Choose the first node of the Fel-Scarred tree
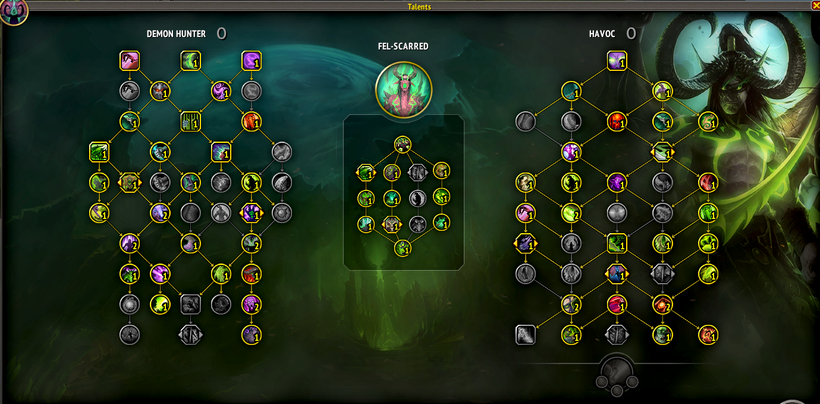This screenshot has height=404, width=820. point(402,144)
